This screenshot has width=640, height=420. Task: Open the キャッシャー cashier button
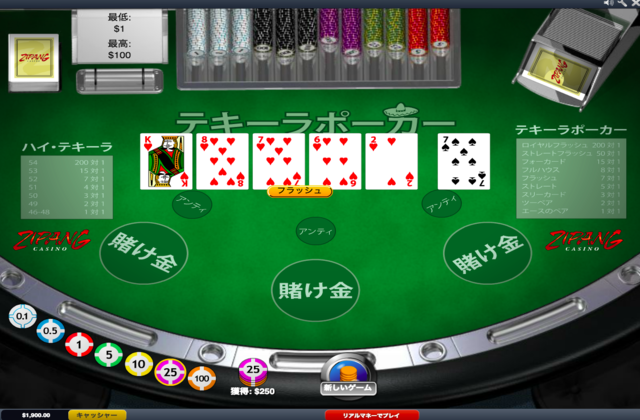[x=98, y=414]
